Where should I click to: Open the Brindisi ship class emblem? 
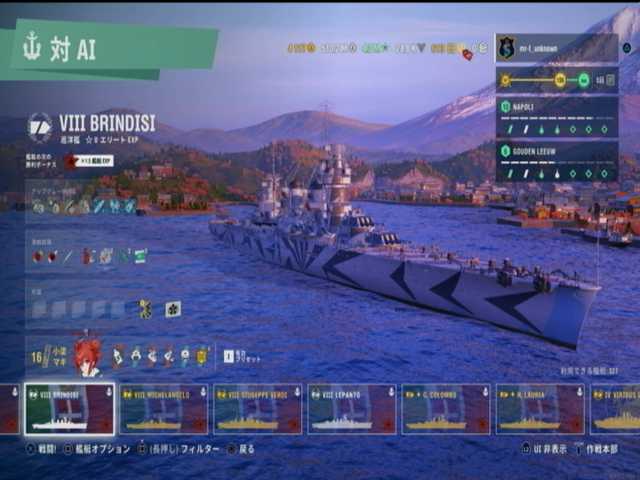[x=40, y=126]
